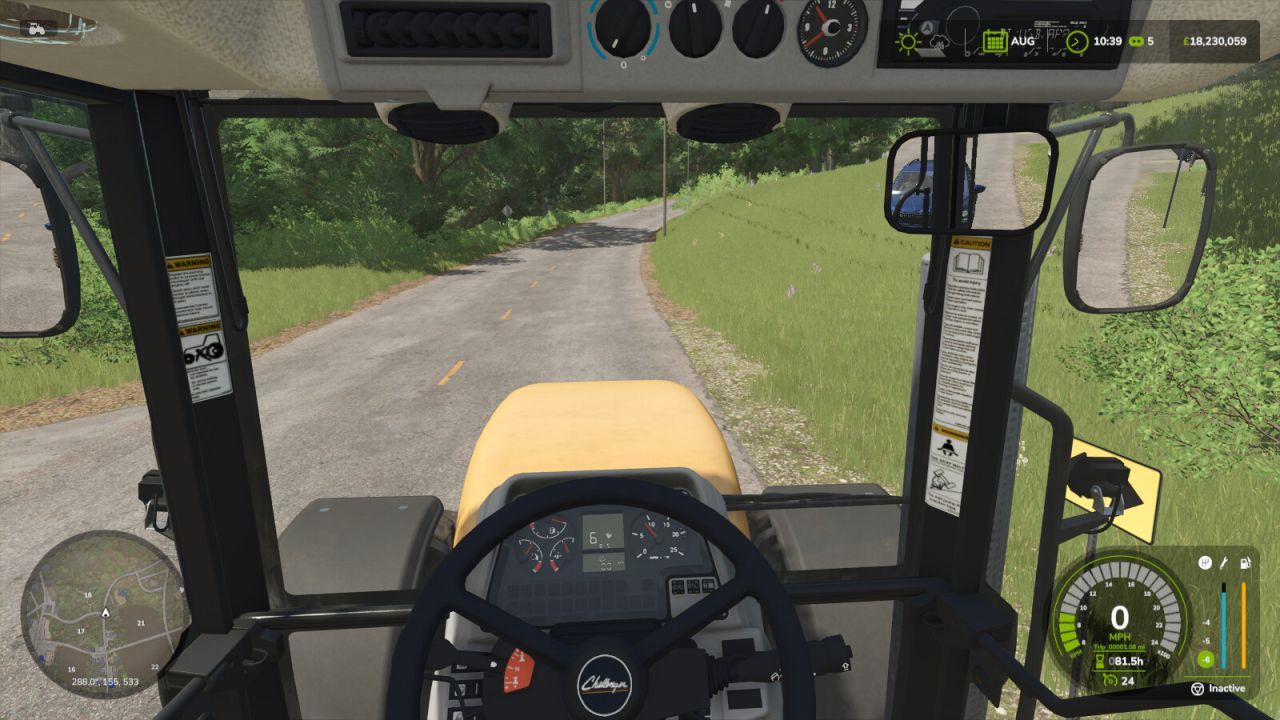Click the sun weather icon on the dashboard HUD
Image resolution: width=1280 pixels, height=720 pixels.
tap(909, 41)
